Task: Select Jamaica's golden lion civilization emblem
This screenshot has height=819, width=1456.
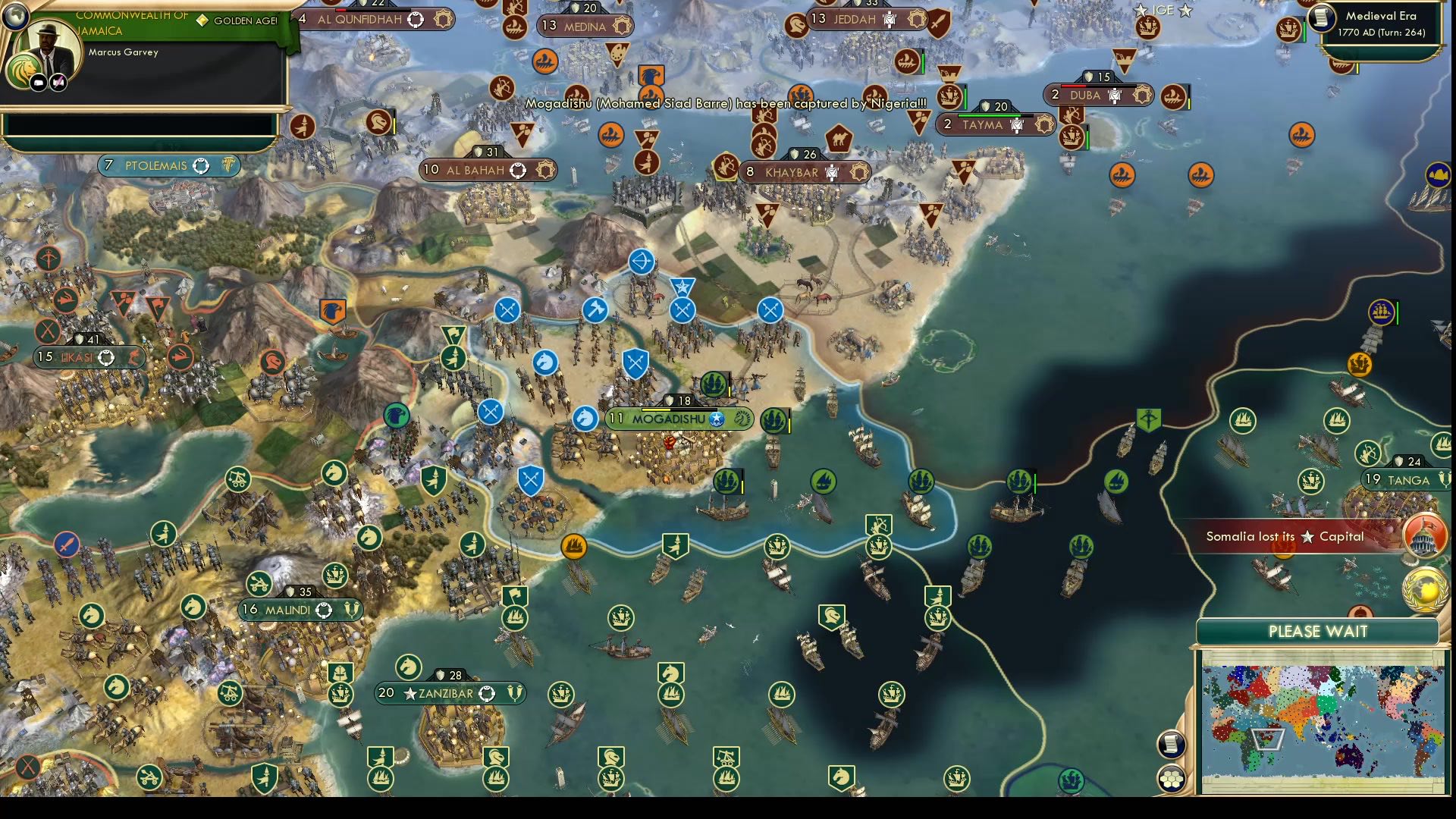Action: coord(24,69)
